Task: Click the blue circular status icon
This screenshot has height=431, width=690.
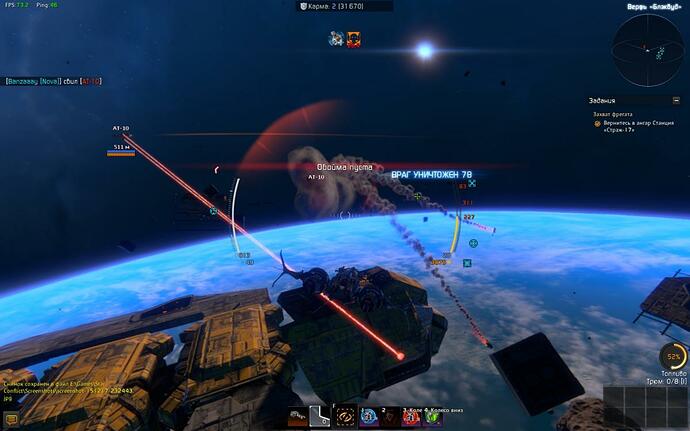Action: (337, 39)
